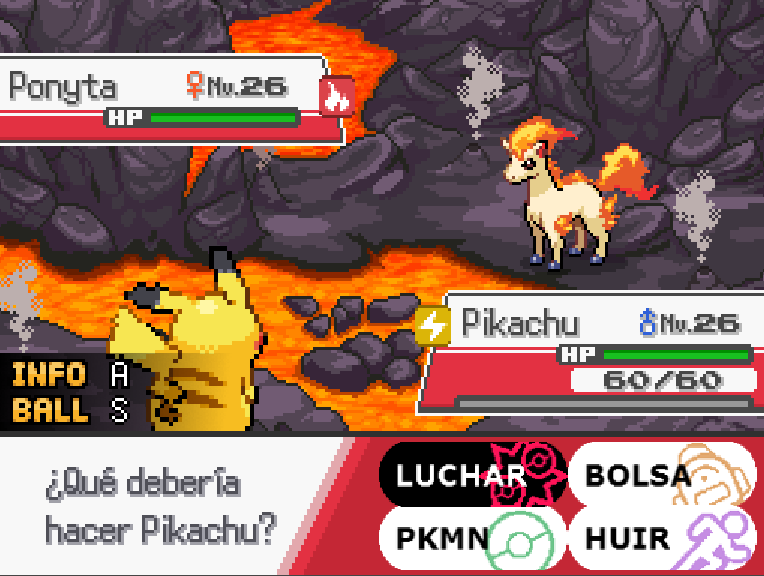Select the PKMN party option
This screenshot has height=576, width=764.
click(472, 538)
